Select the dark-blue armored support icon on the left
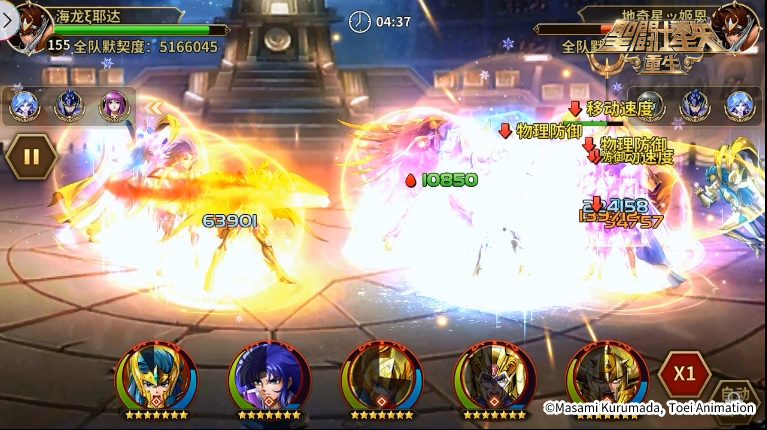The width and height of the screenshot is (767, 430). 68,104
